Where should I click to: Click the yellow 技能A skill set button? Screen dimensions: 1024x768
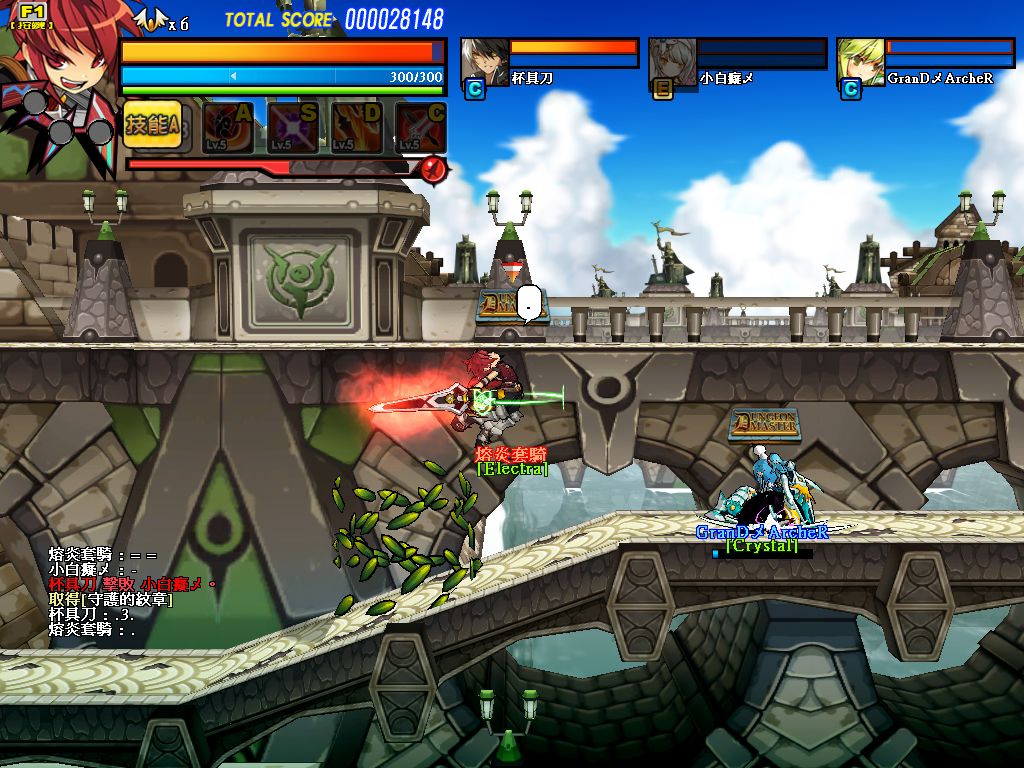tap(153, 125)
